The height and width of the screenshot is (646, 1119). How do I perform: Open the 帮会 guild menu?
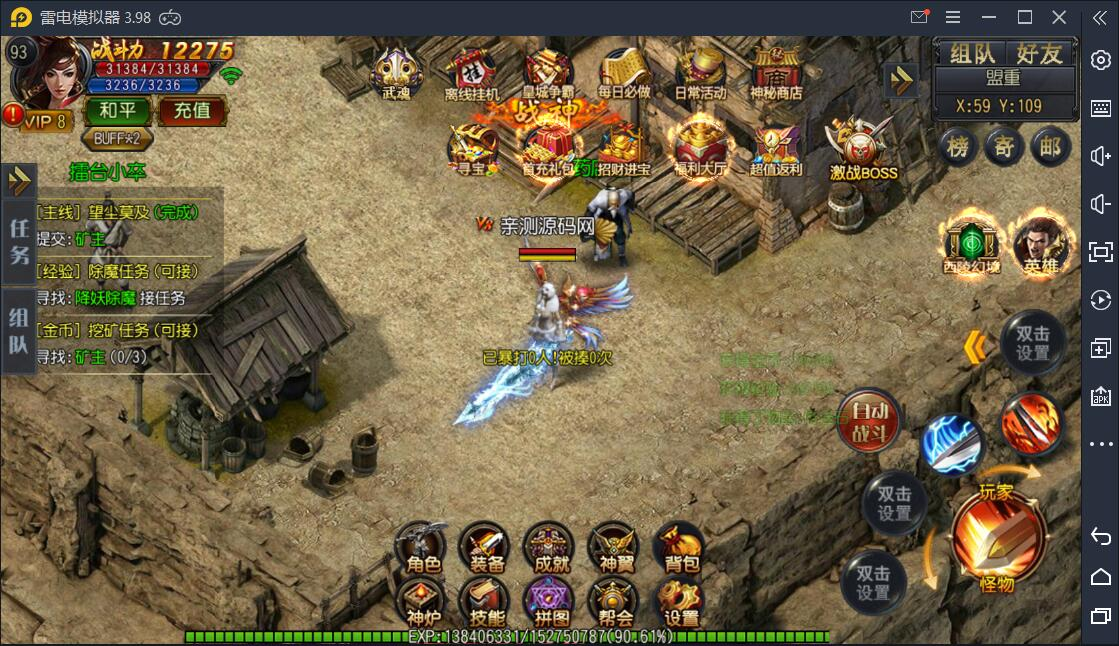click(x=616, y=603)
